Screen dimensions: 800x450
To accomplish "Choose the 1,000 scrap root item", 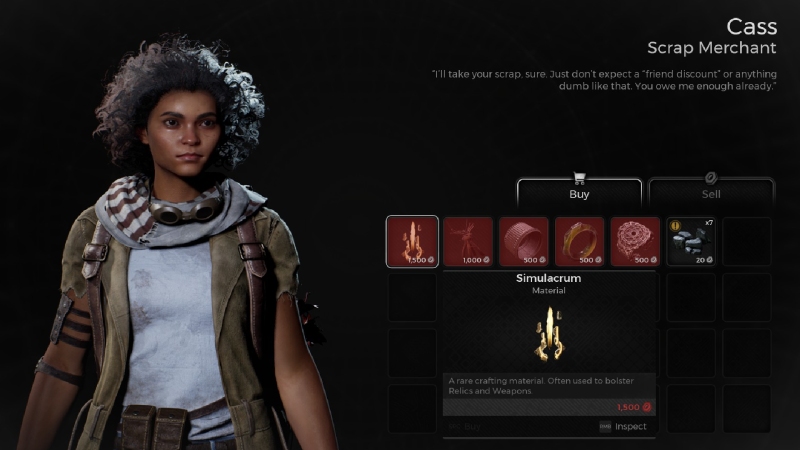I will click(468, 242).
